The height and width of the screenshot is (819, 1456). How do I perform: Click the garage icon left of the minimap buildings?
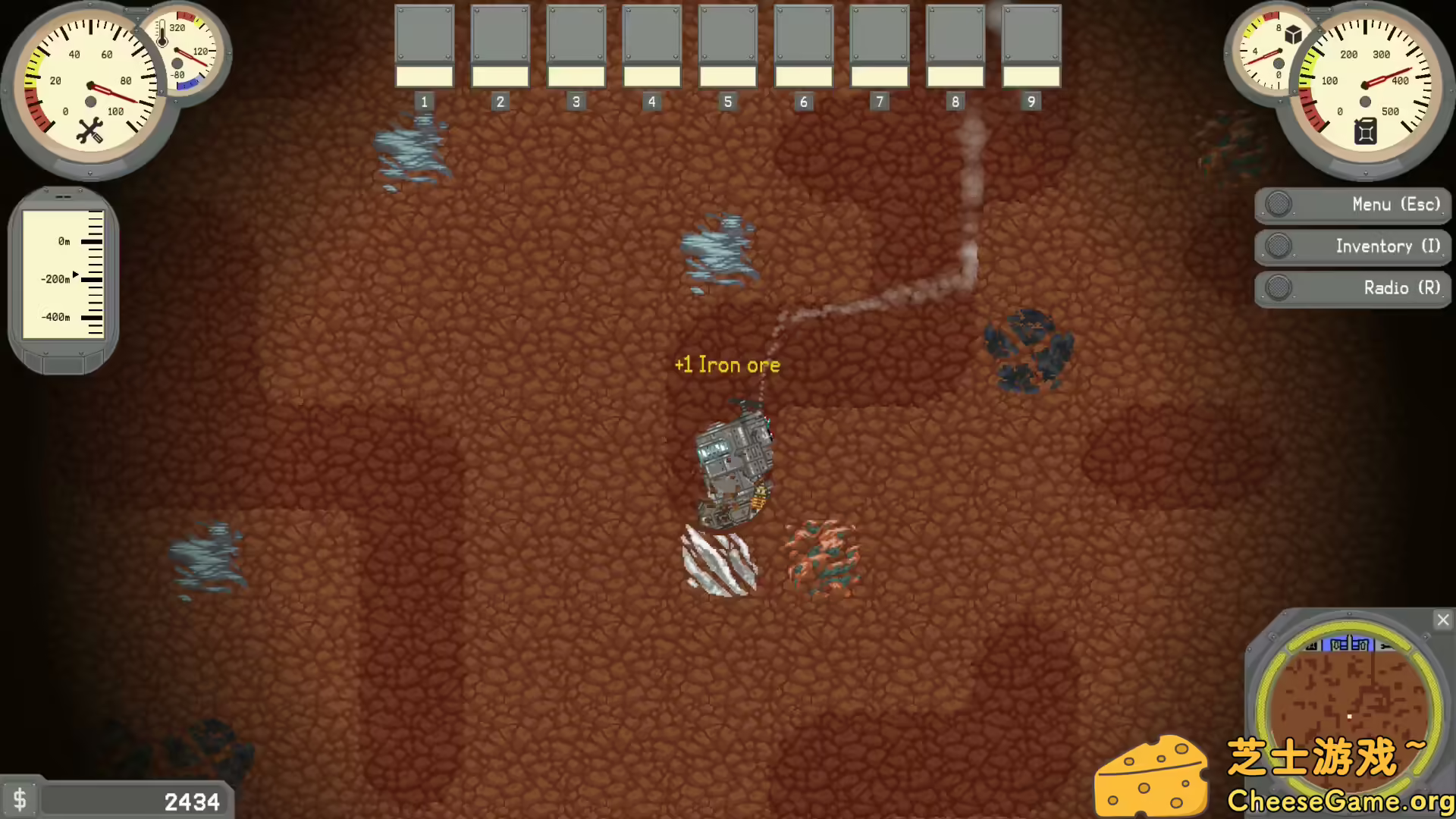click(1311, 645)
